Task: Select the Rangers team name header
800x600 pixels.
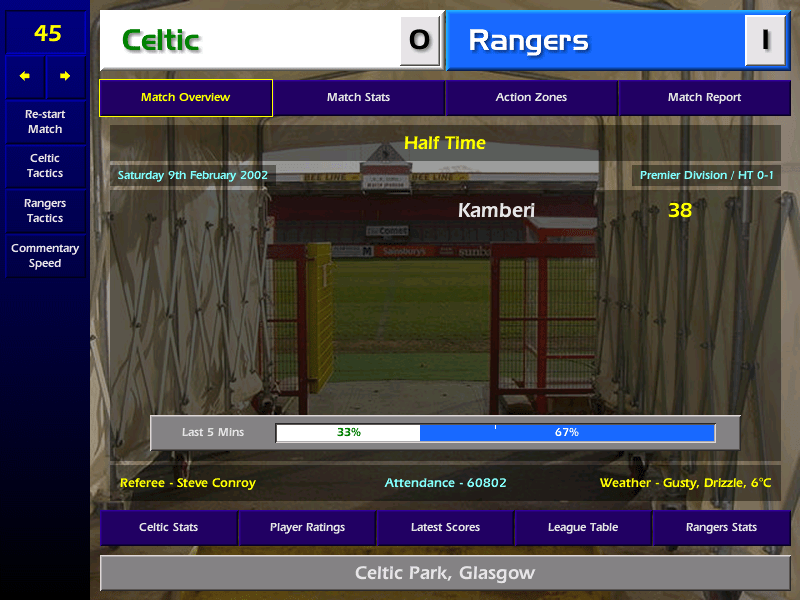Action: 595,41
